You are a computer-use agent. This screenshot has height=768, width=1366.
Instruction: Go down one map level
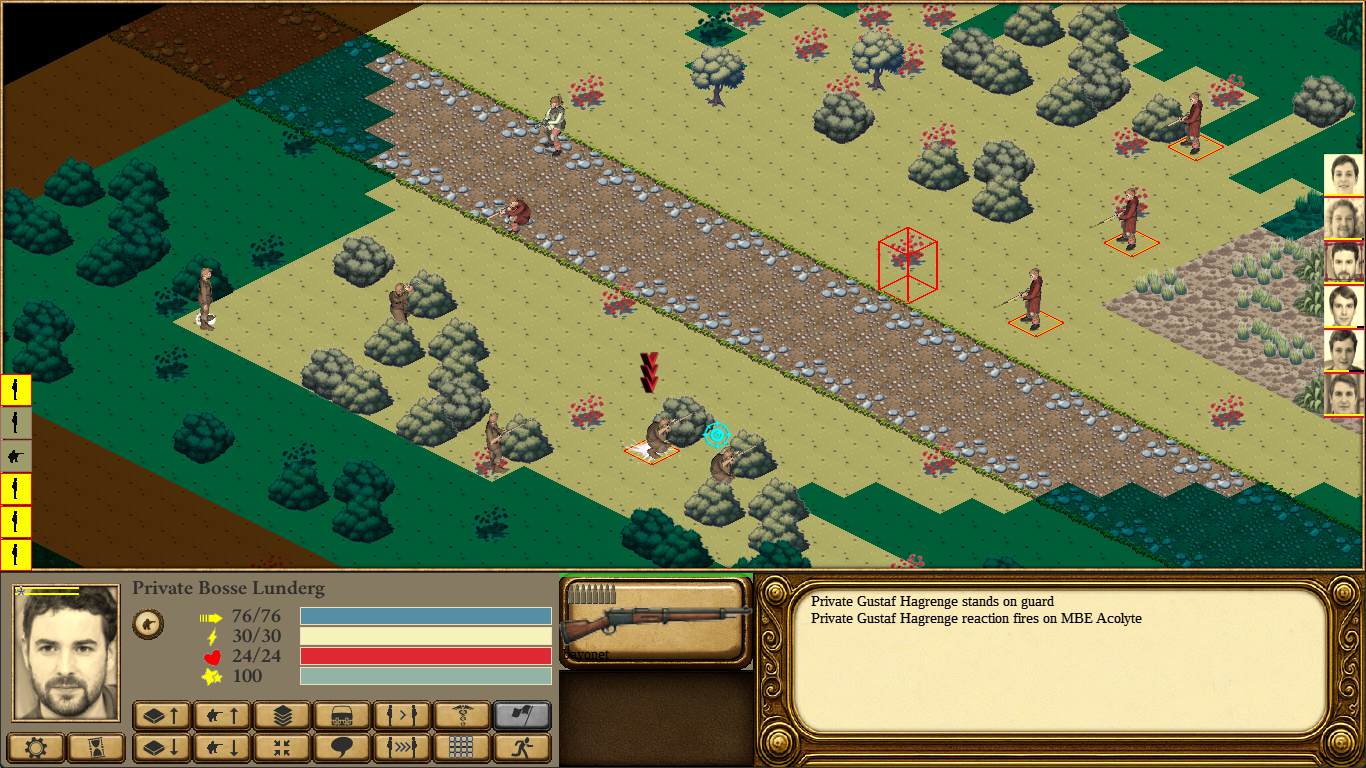pyautogui.click(x=162, y=747)
